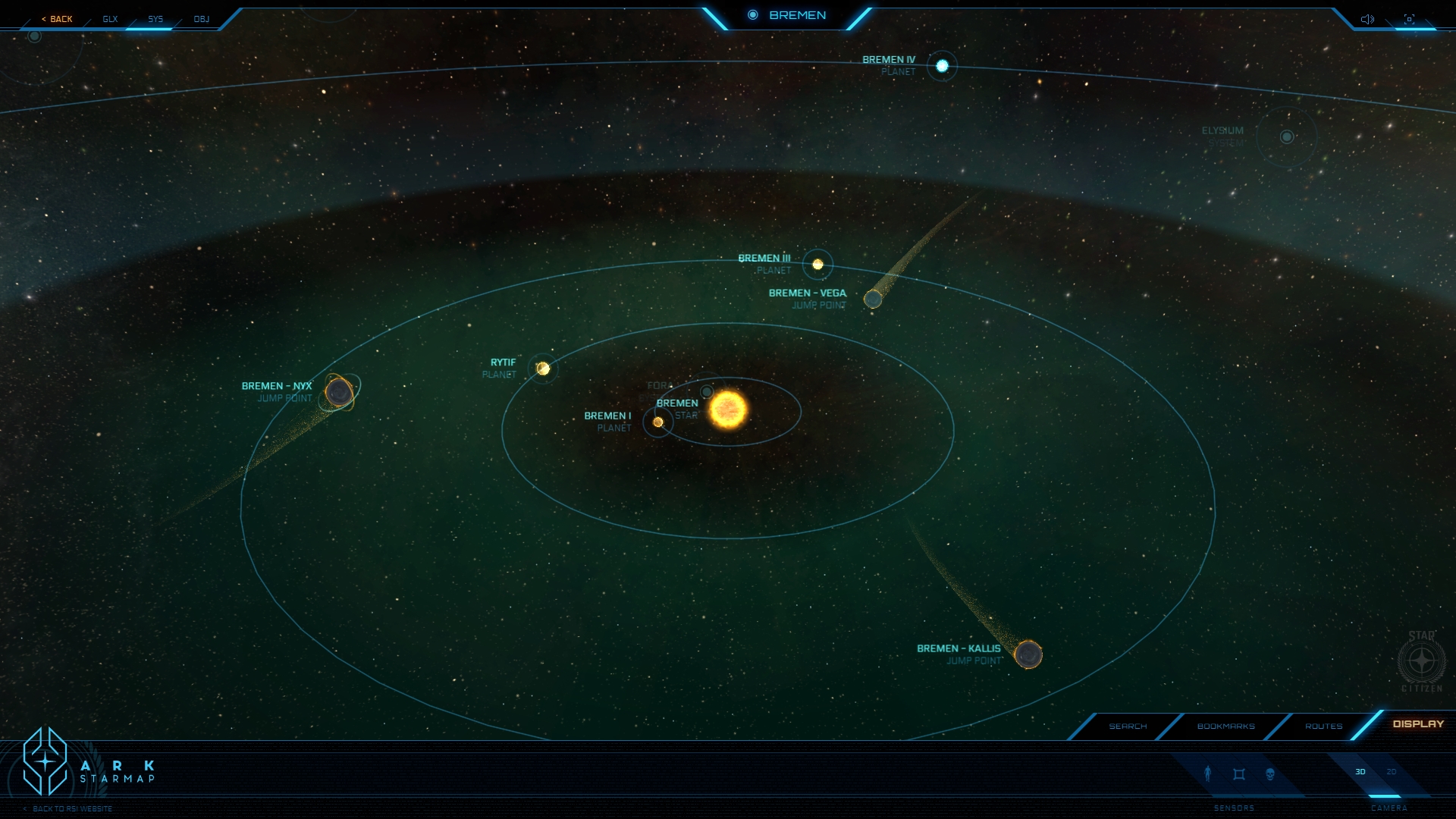Show the Bookmarks panel
Image resolution: width=1456 pixels, height=819 pixels.
[x=1225, y=726]
